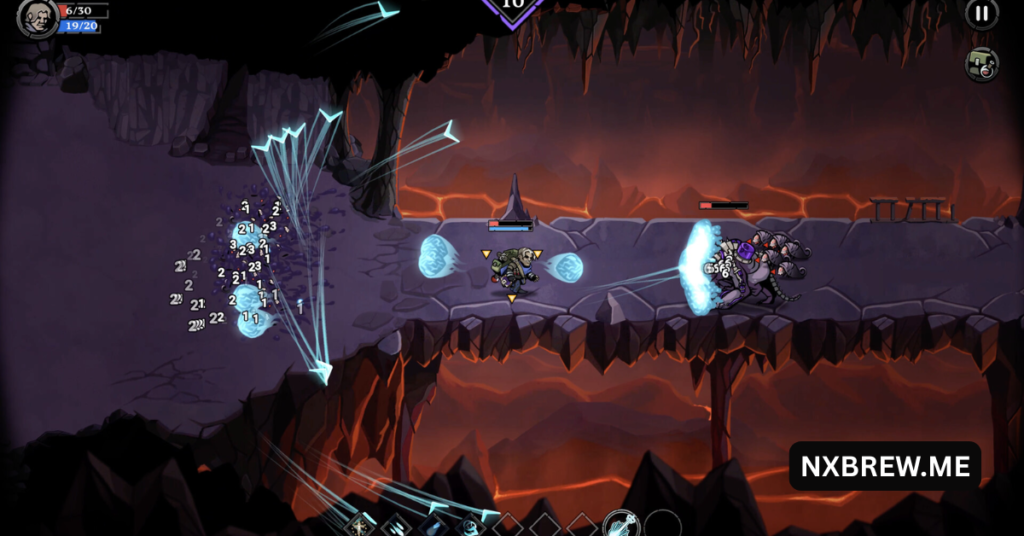This screenshot has width=1024, height=536.
Task: Trigger the swirl vortex skill
Action: pos(470,523)
